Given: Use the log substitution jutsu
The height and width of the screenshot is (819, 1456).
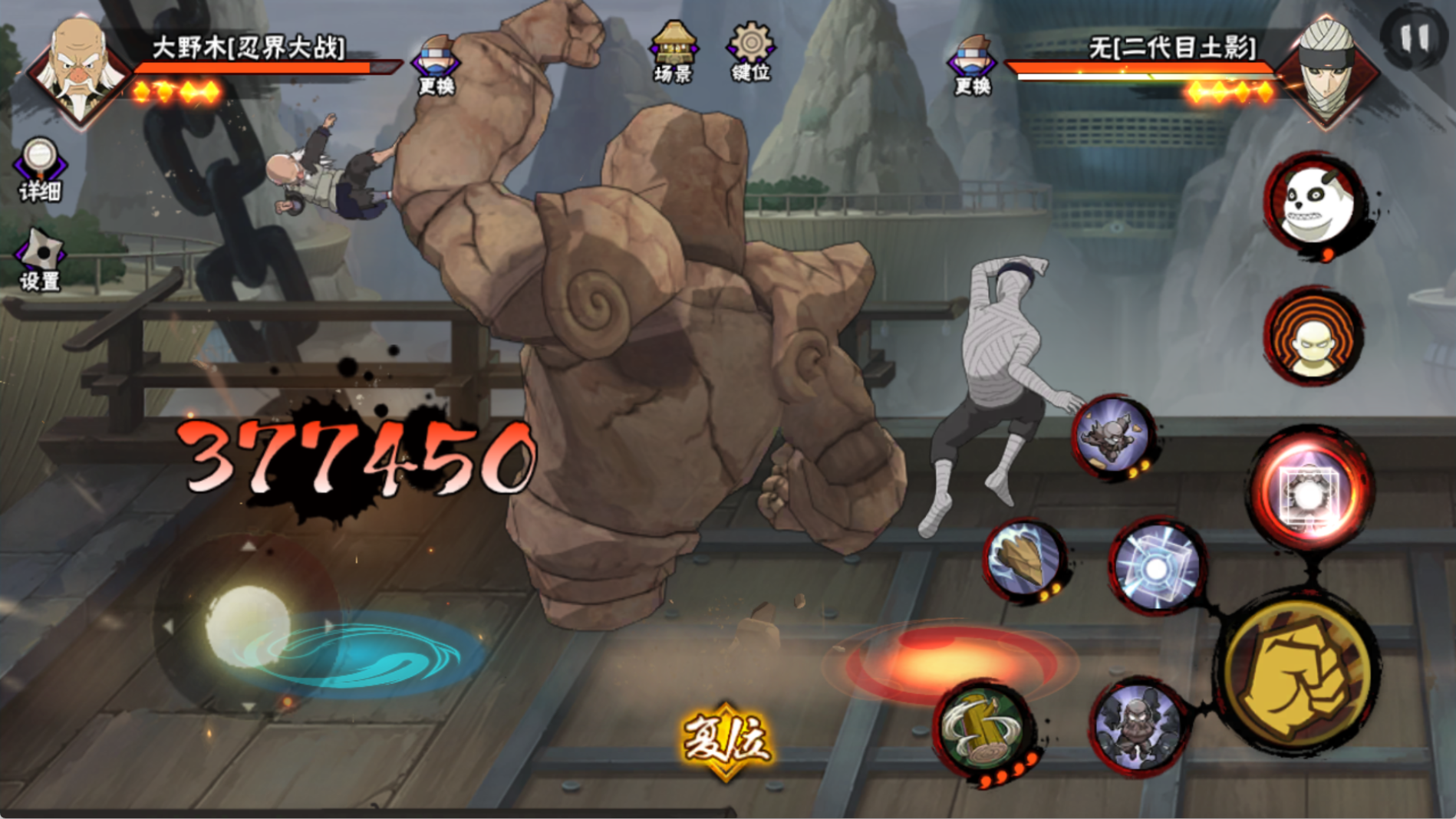Looking at the screenshot, I should pyautogui.click(x=983, y=730).
